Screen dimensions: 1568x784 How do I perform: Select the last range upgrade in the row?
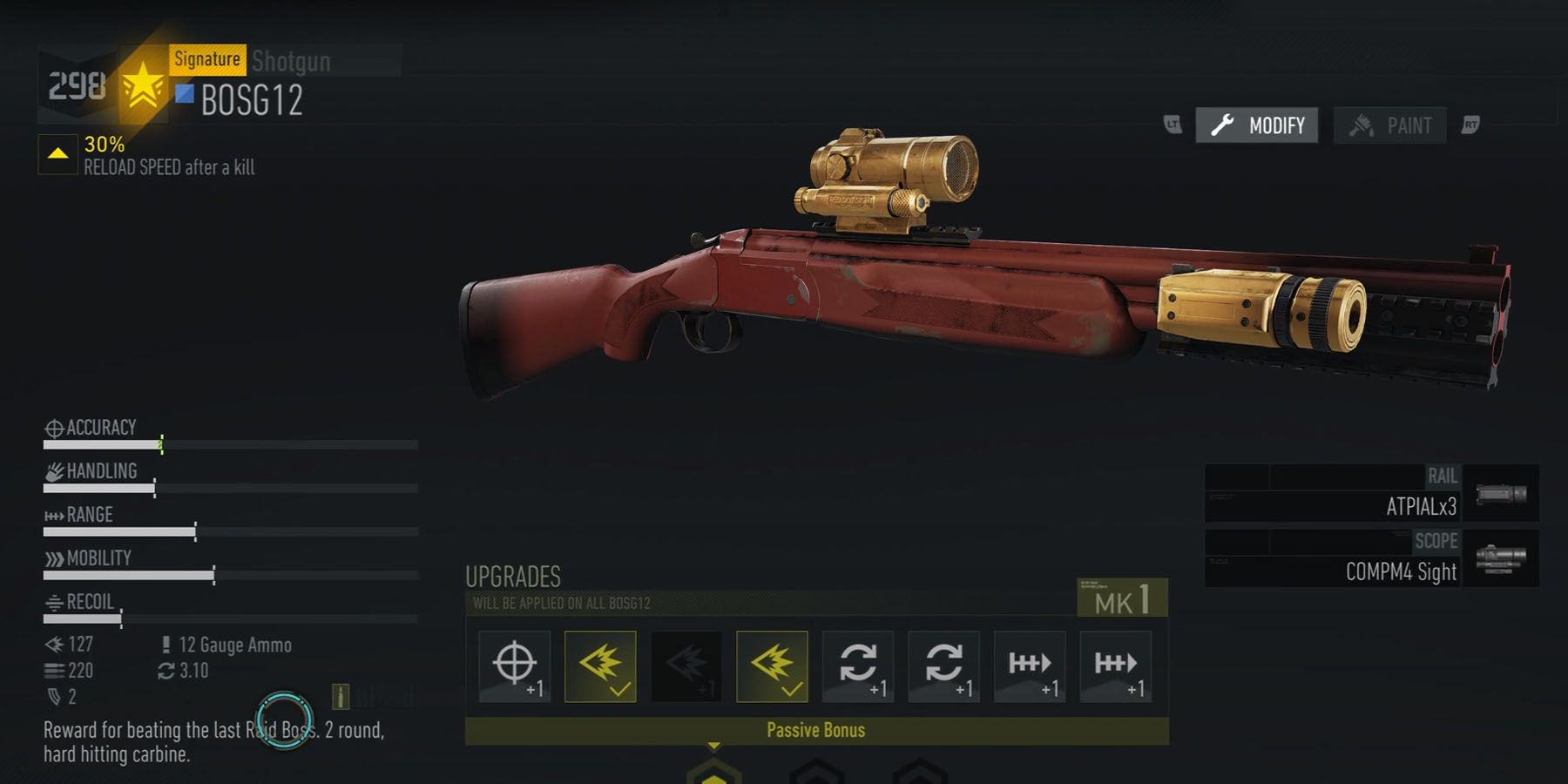1115,666
